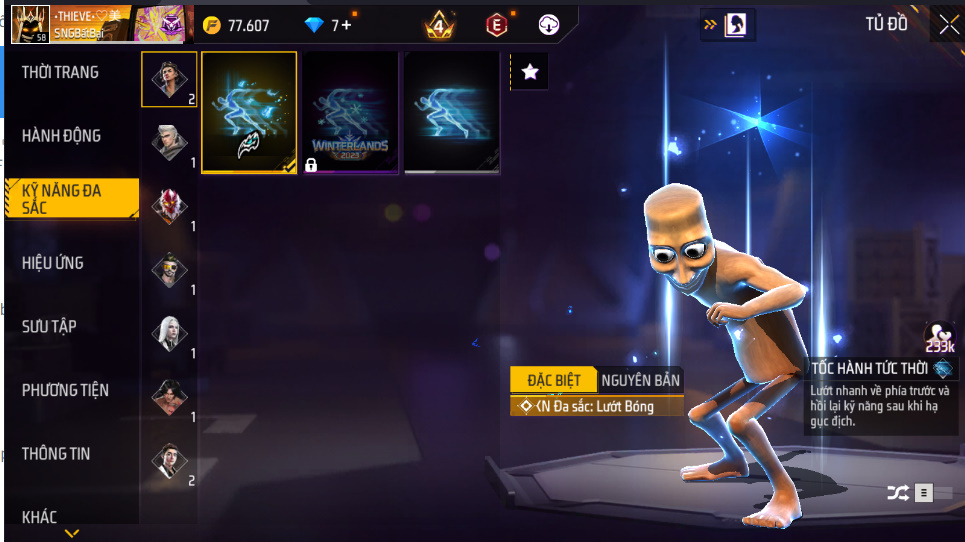965x542 pixels.
Task: Open the Thông Tin section
Action: click(x=56, y=454)
